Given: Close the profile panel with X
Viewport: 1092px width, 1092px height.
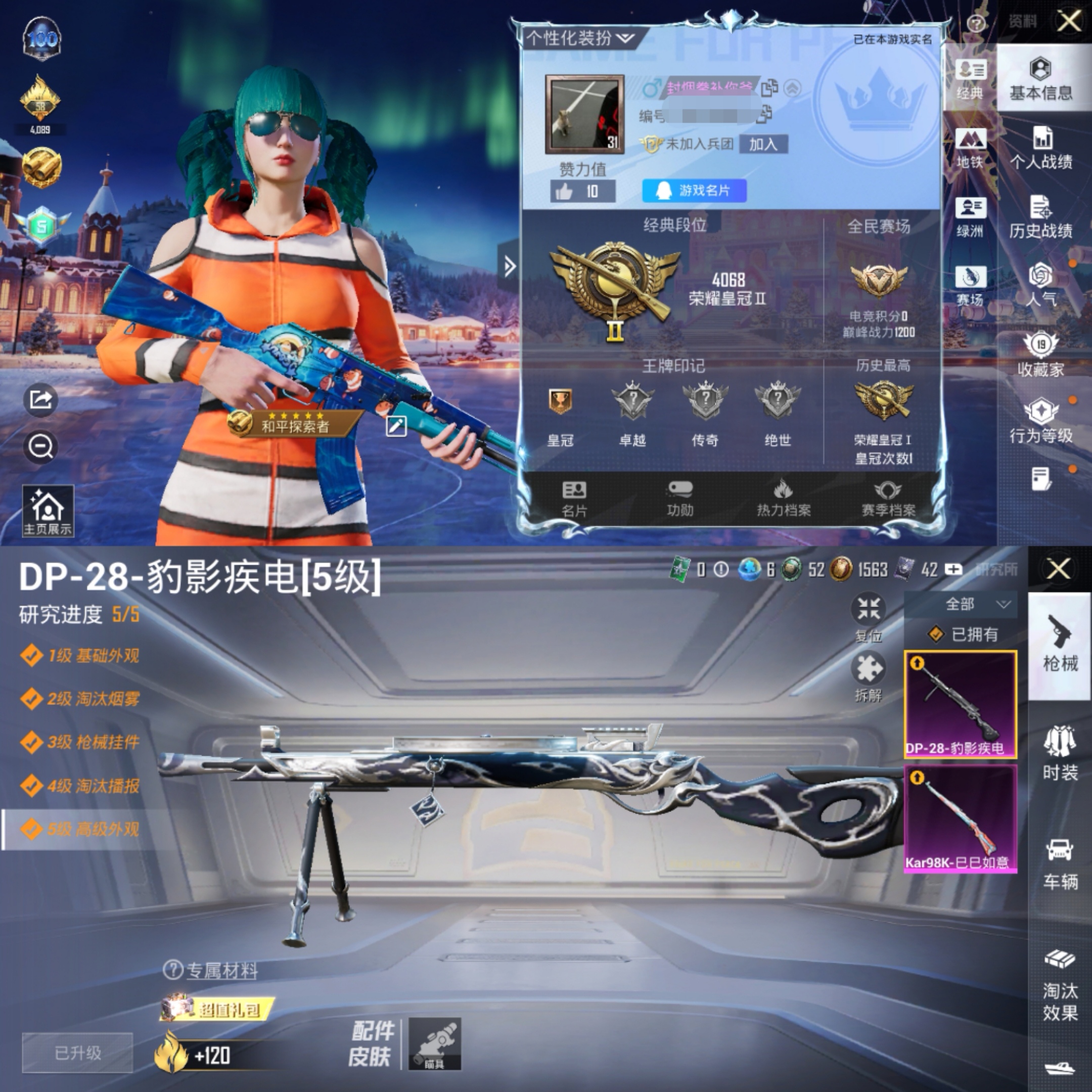Looking at the screenshot, I should (x=1069, y=22).
